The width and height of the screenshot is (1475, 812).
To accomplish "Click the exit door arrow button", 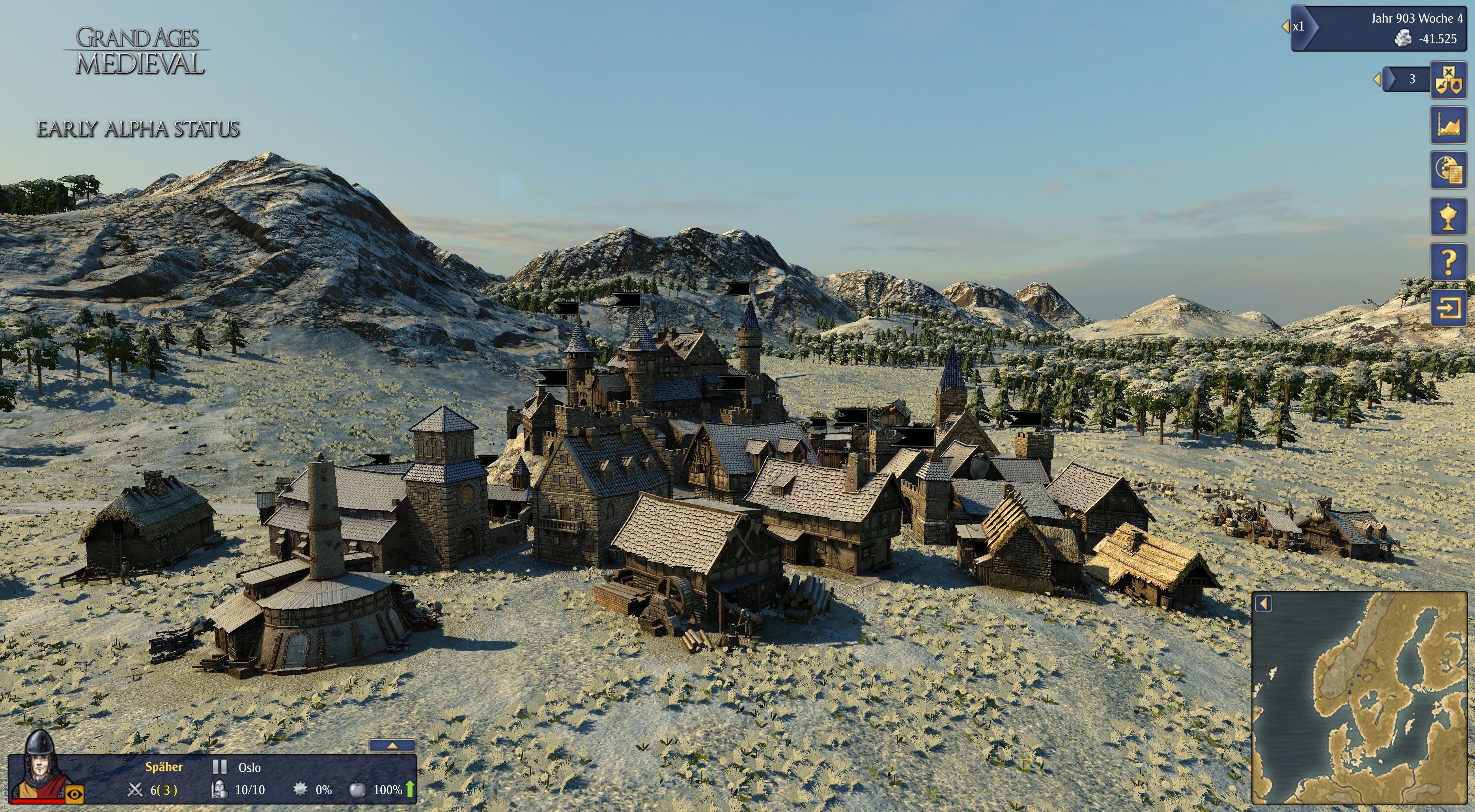I will tap(1448, 308).
